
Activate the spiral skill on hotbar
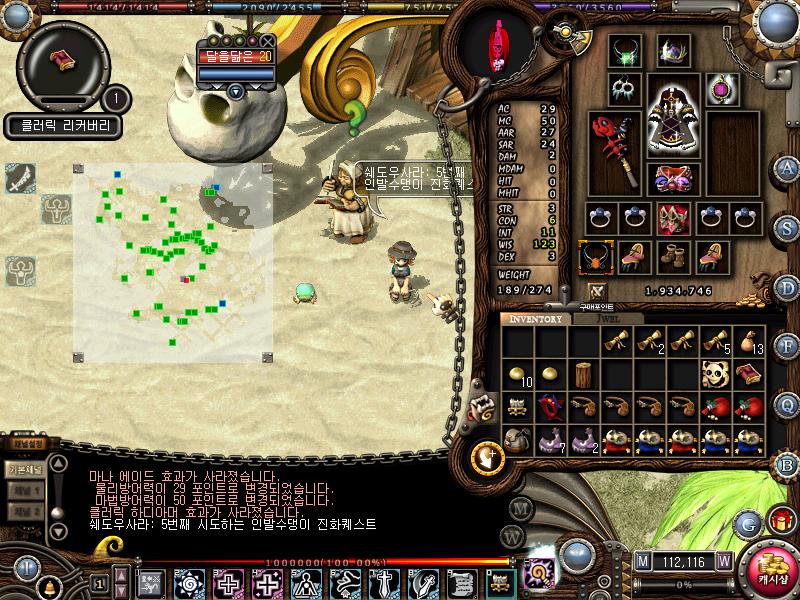tap(188, 582)
